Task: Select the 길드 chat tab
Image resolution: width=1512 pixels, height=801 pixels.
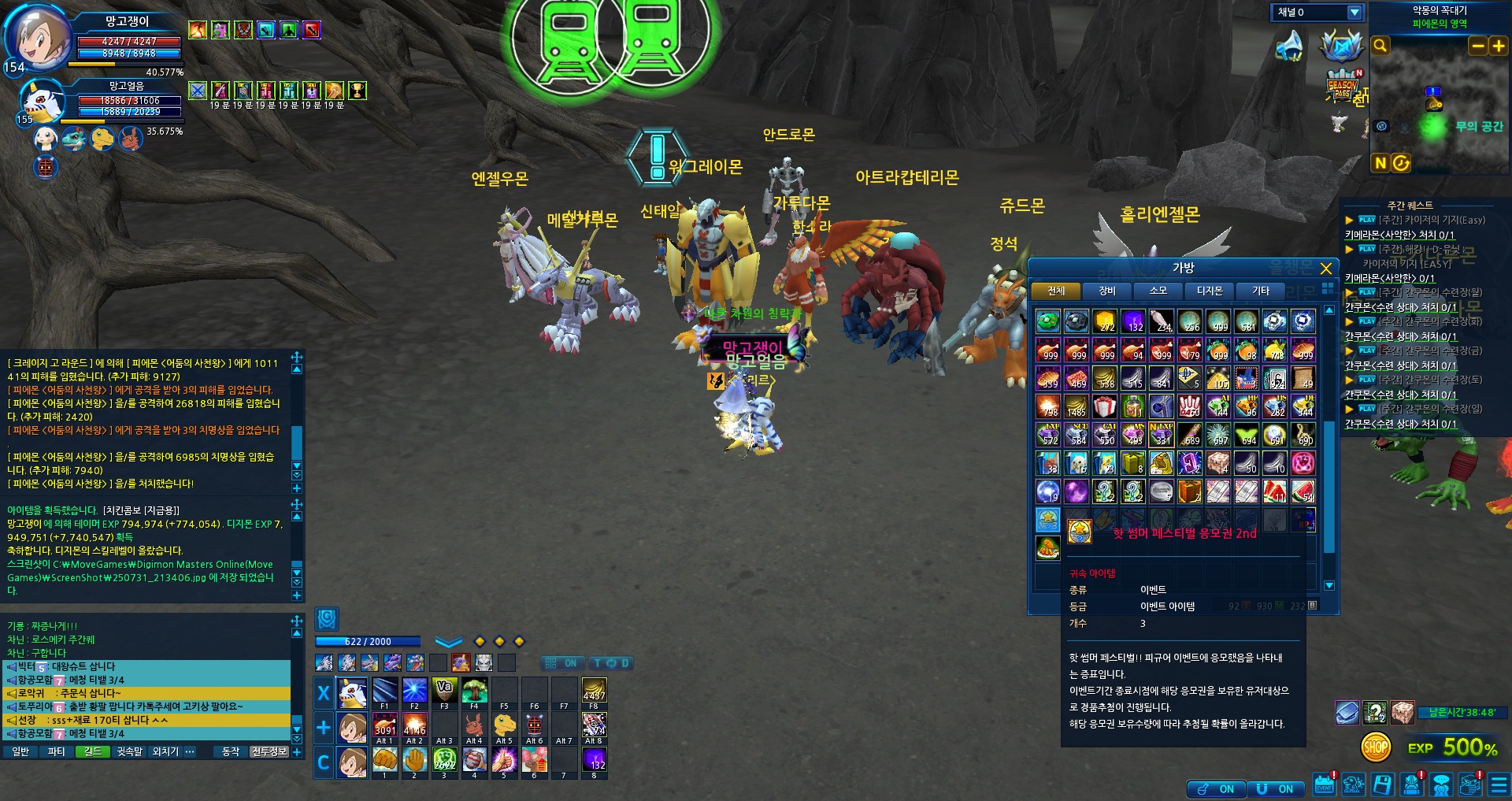Action: coord(93,752)
